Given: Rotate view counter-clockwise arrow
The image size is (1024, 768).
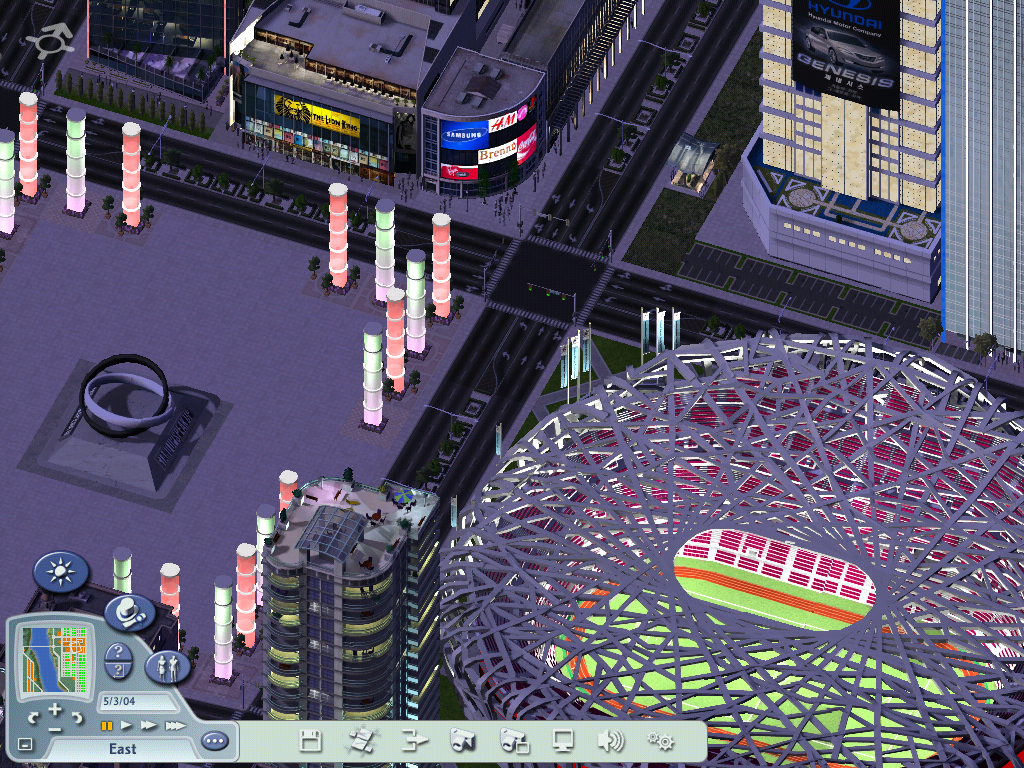Looking at the screenshot, I should click(34, 718).
